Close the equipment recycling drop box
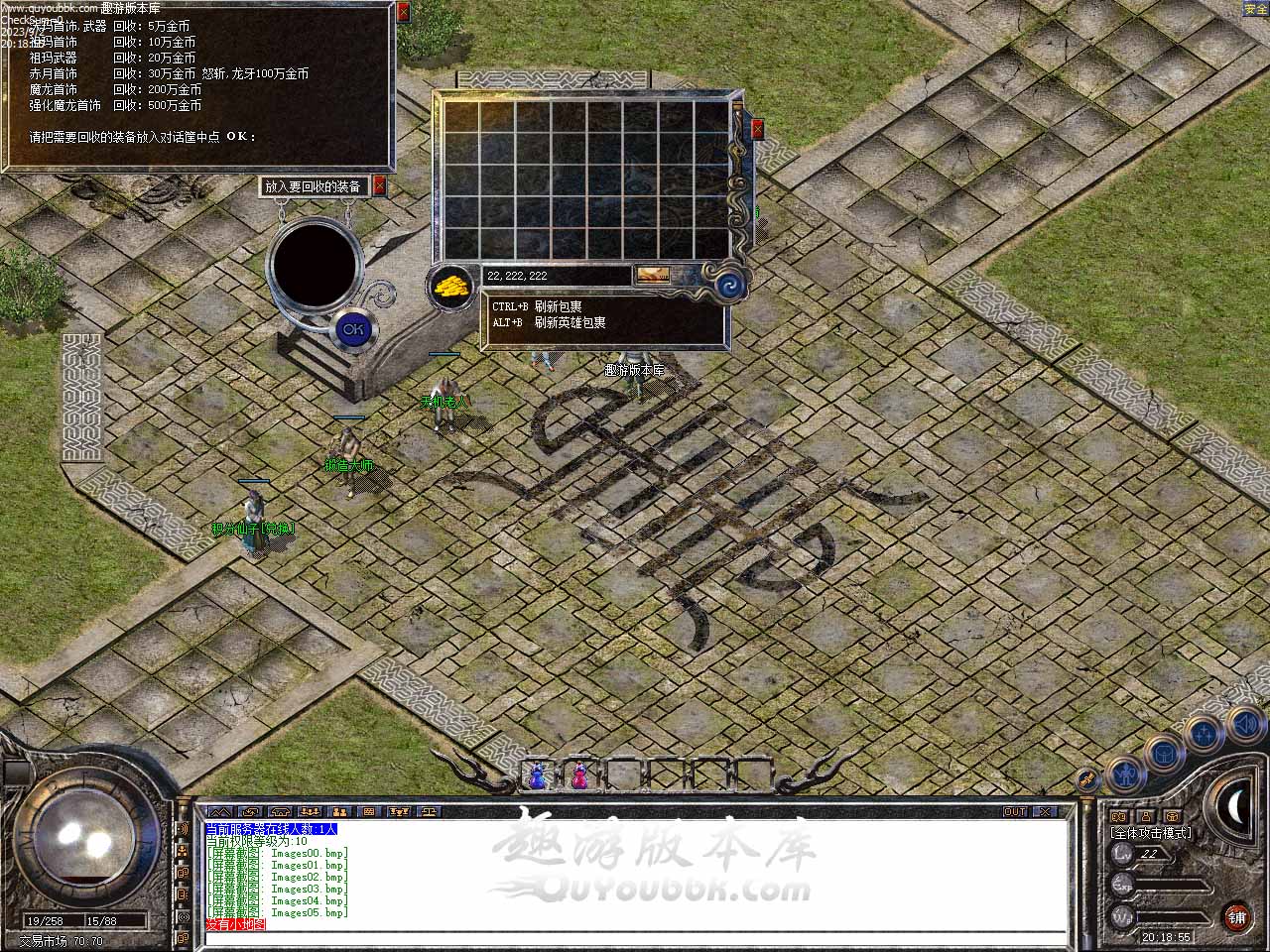The width and height of the screenshot is (1270, 952). tap(379, 186)
